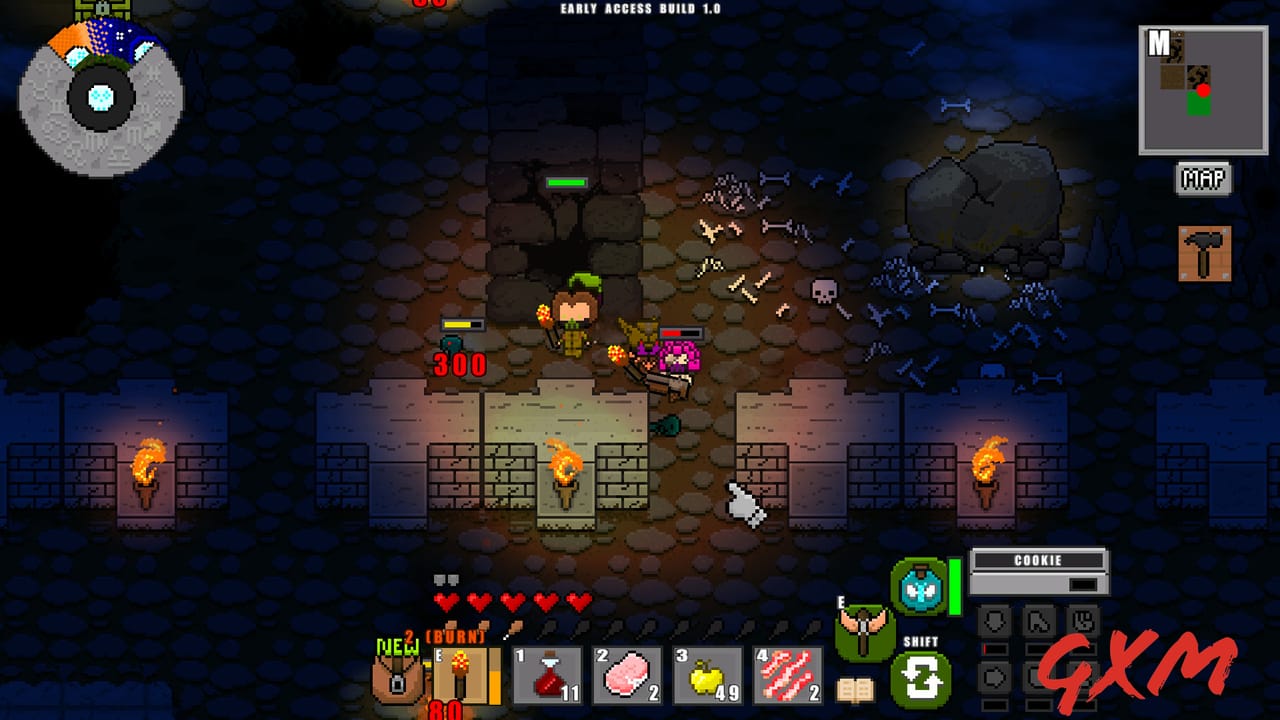Select the golden apple in hotbar slot 3
Viewport: 1280px width, 720px height.
(x=705, y=672)
